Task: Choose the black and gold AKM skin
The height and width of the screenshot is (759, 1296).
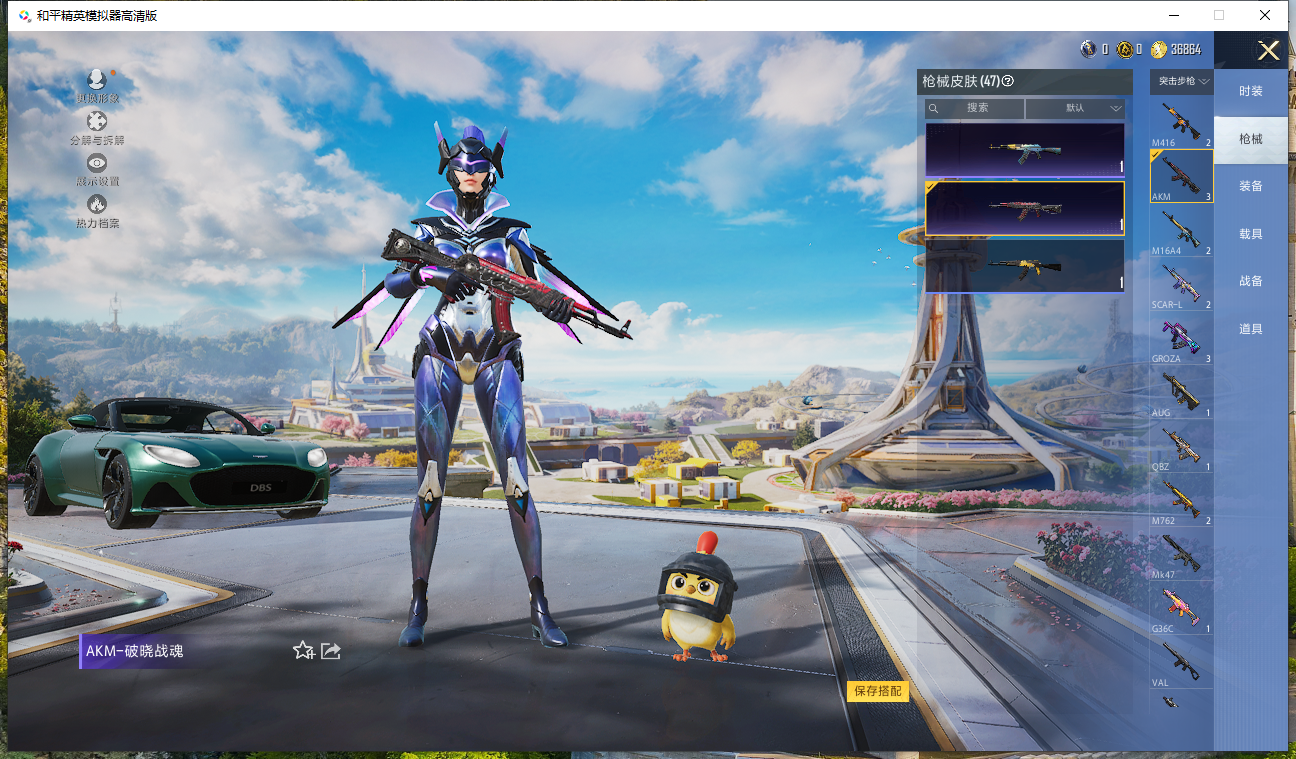Action: pos(1024,266)
